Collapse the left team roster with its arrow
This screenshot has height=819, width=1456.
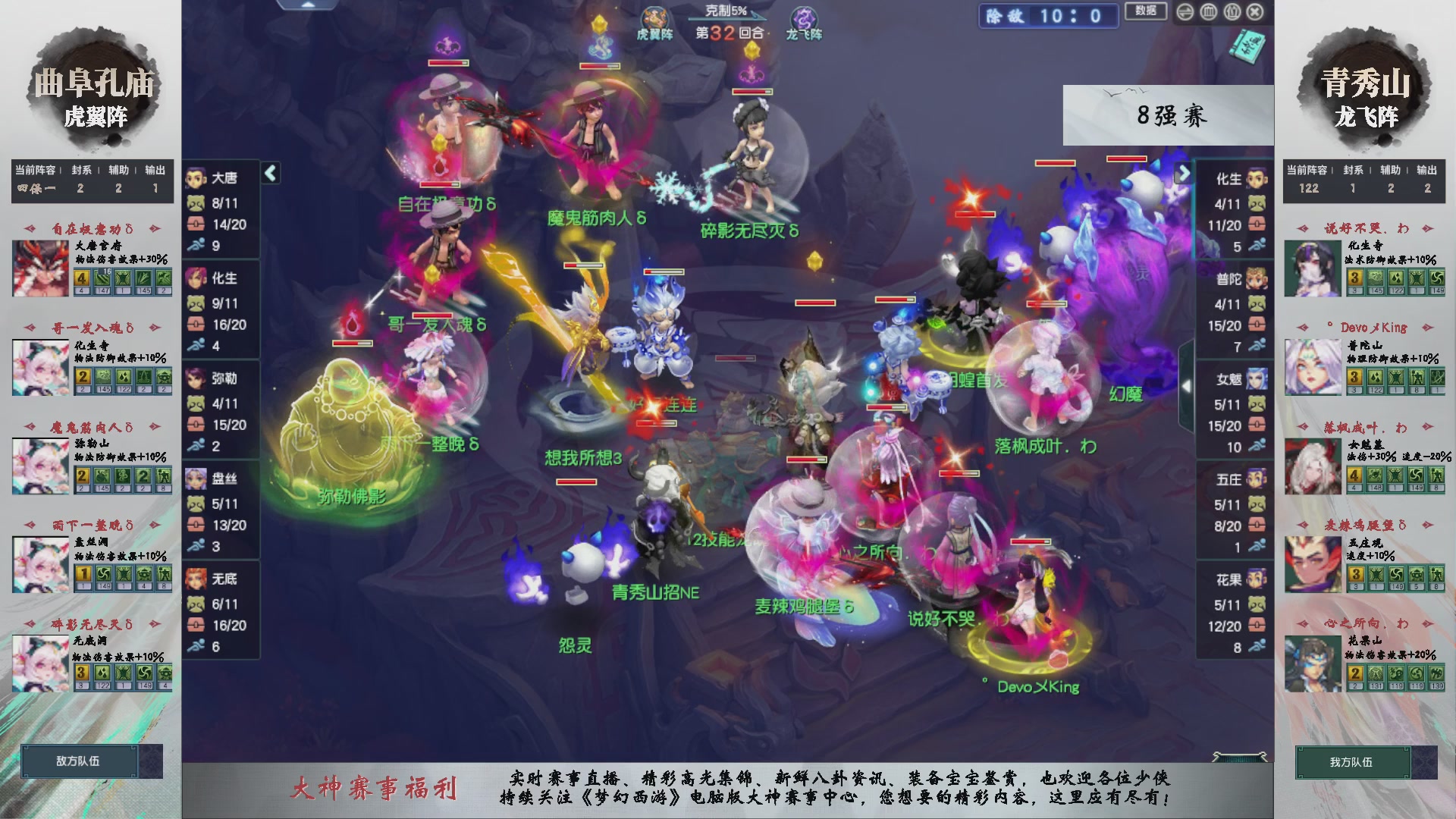coord(269,172)
